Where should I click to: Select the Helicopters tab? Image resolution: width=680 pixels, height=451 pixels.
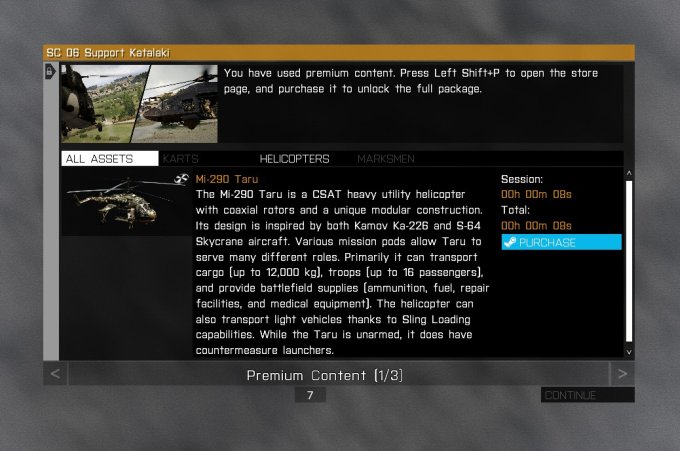(294, 159)
